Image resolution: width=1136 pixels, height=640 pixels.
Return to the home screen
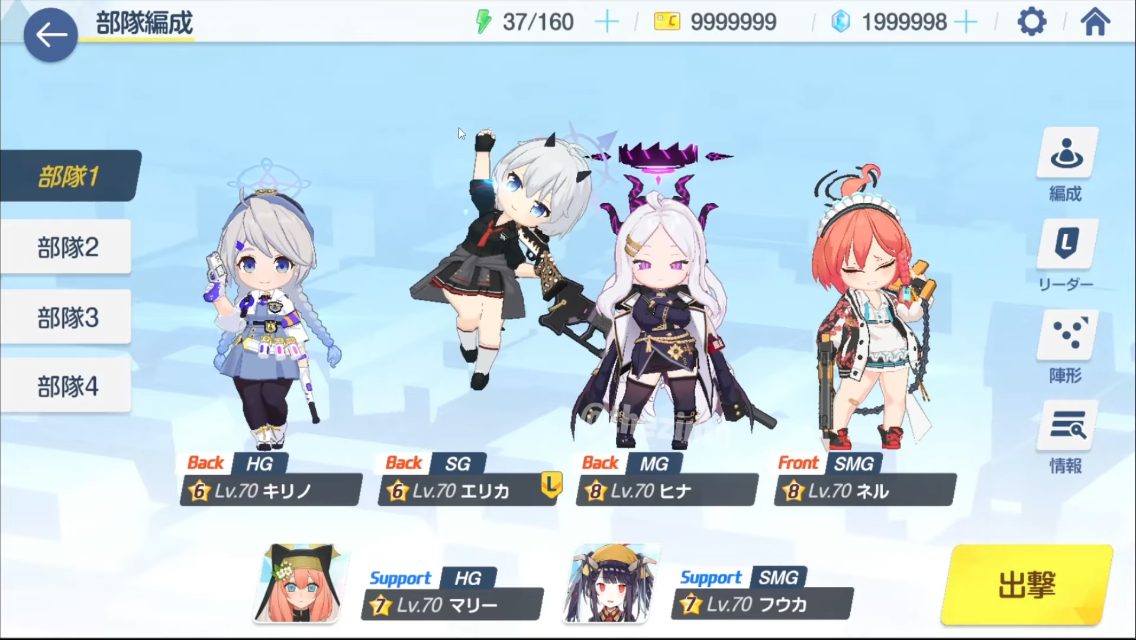click(x=1095, y=21)
